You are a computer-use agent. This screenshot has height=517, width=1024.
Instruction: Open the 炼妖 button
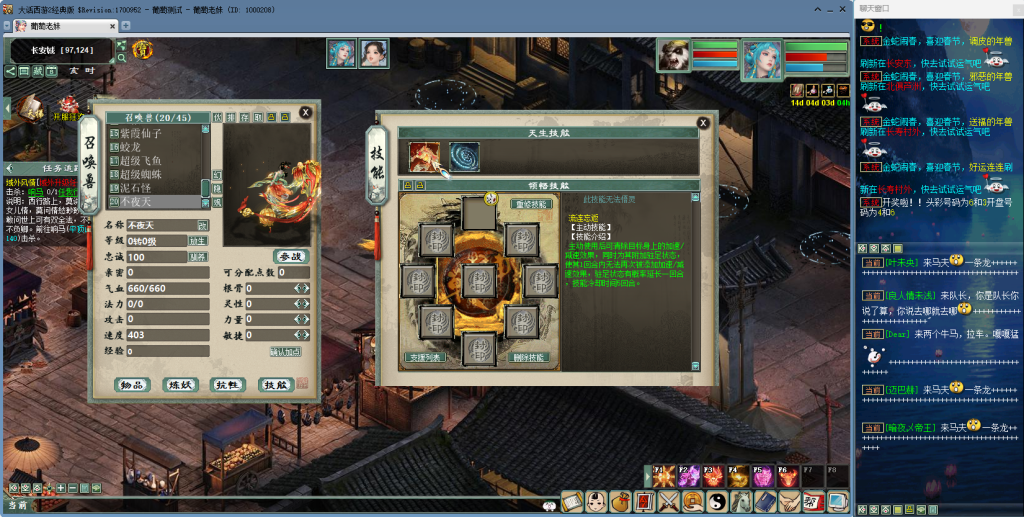181,385
